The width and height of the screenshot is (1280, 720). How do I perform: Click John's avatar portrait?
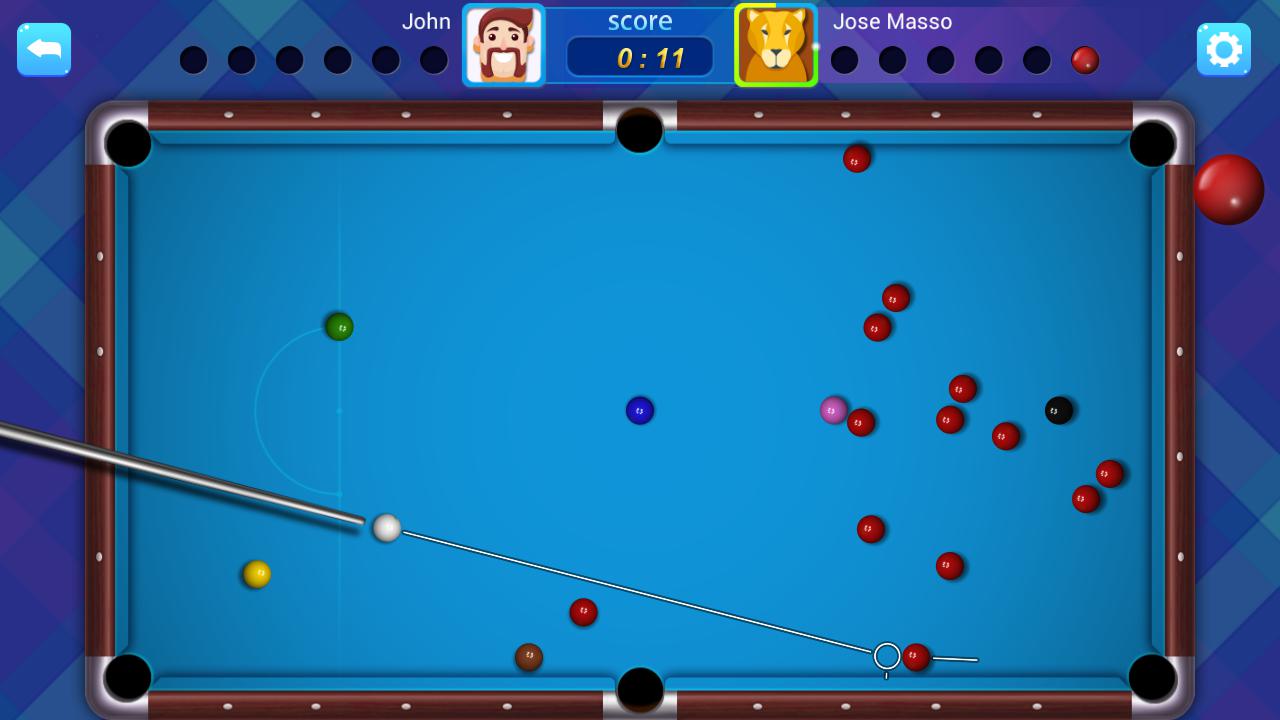(504, 45)
